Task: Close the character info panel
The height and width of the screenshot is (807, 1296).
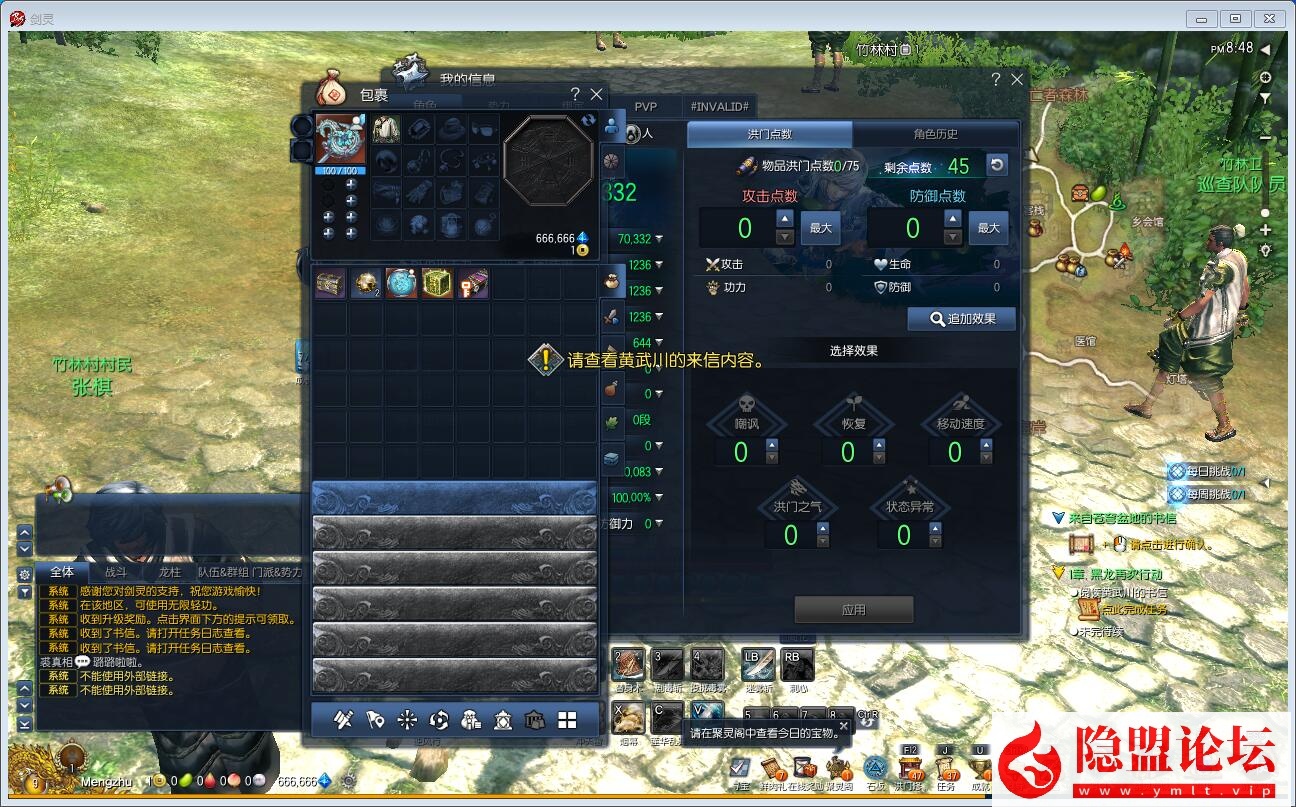Action: 1017,79
